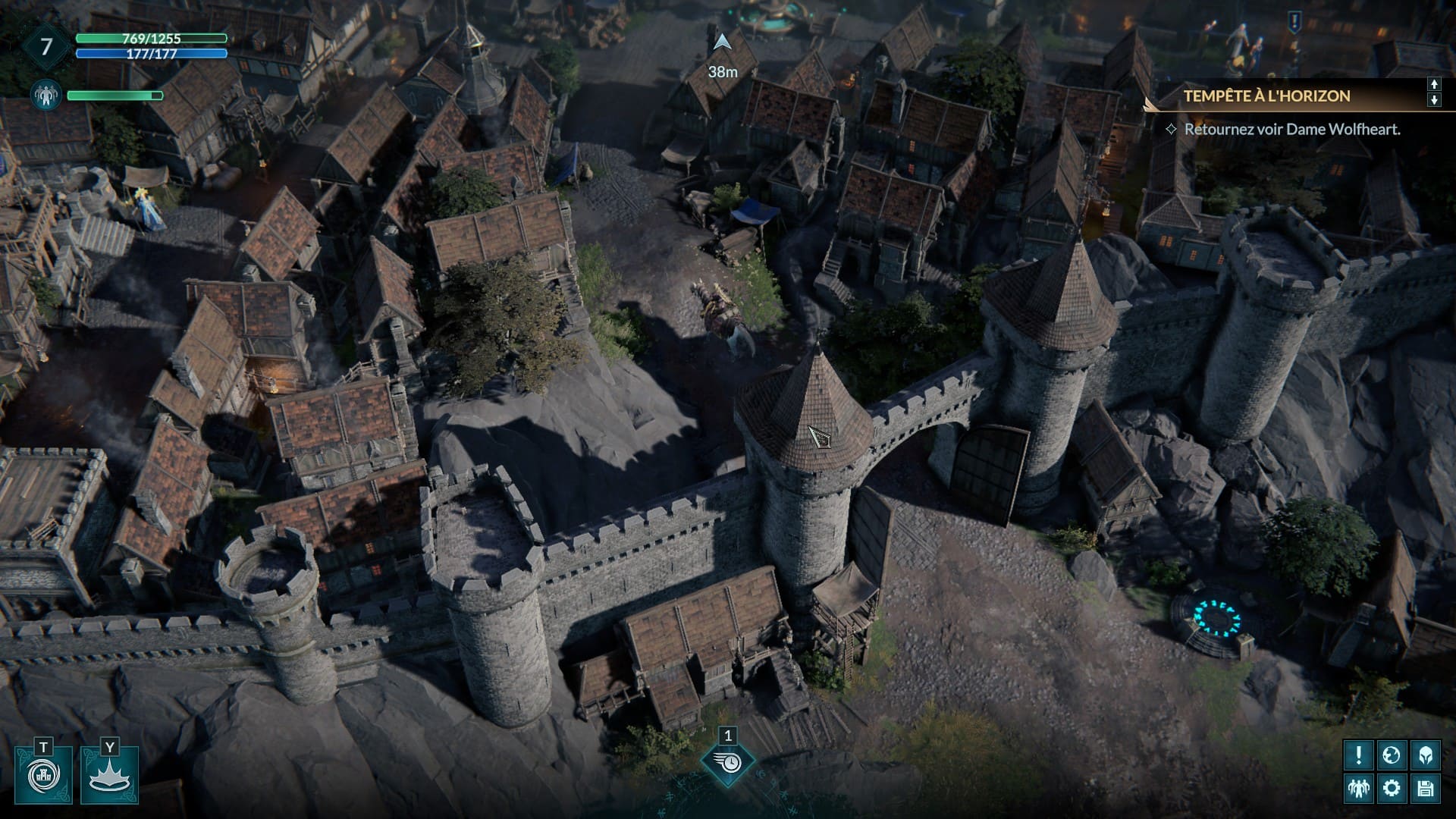The height and width of the screenshot is (819, 1456).
Task: Switch to next quest with down arrow
Action: pos(1434,100)
